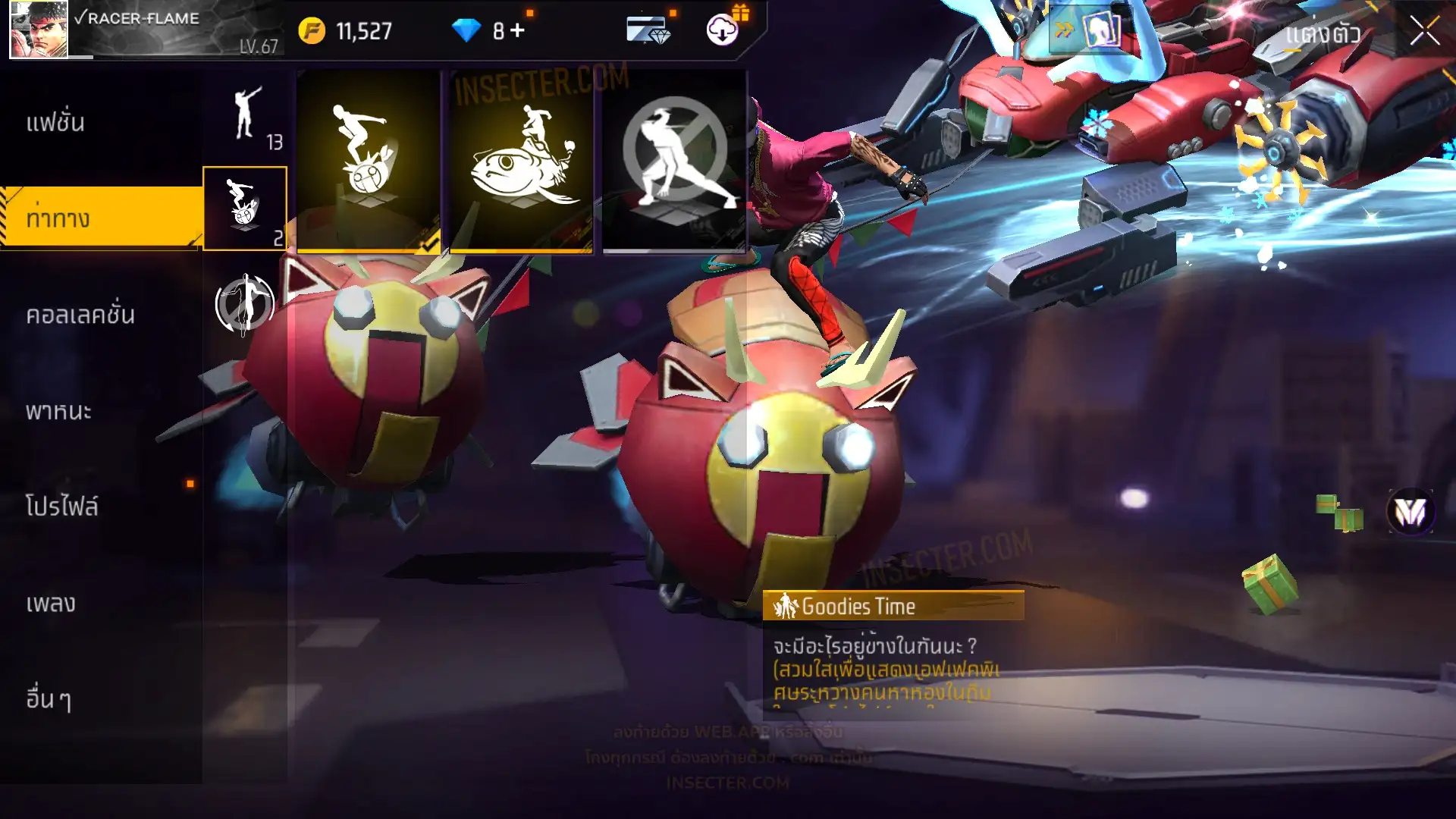
Task: Select the arrival animation subcategory with 2
Action: (245, 209)
